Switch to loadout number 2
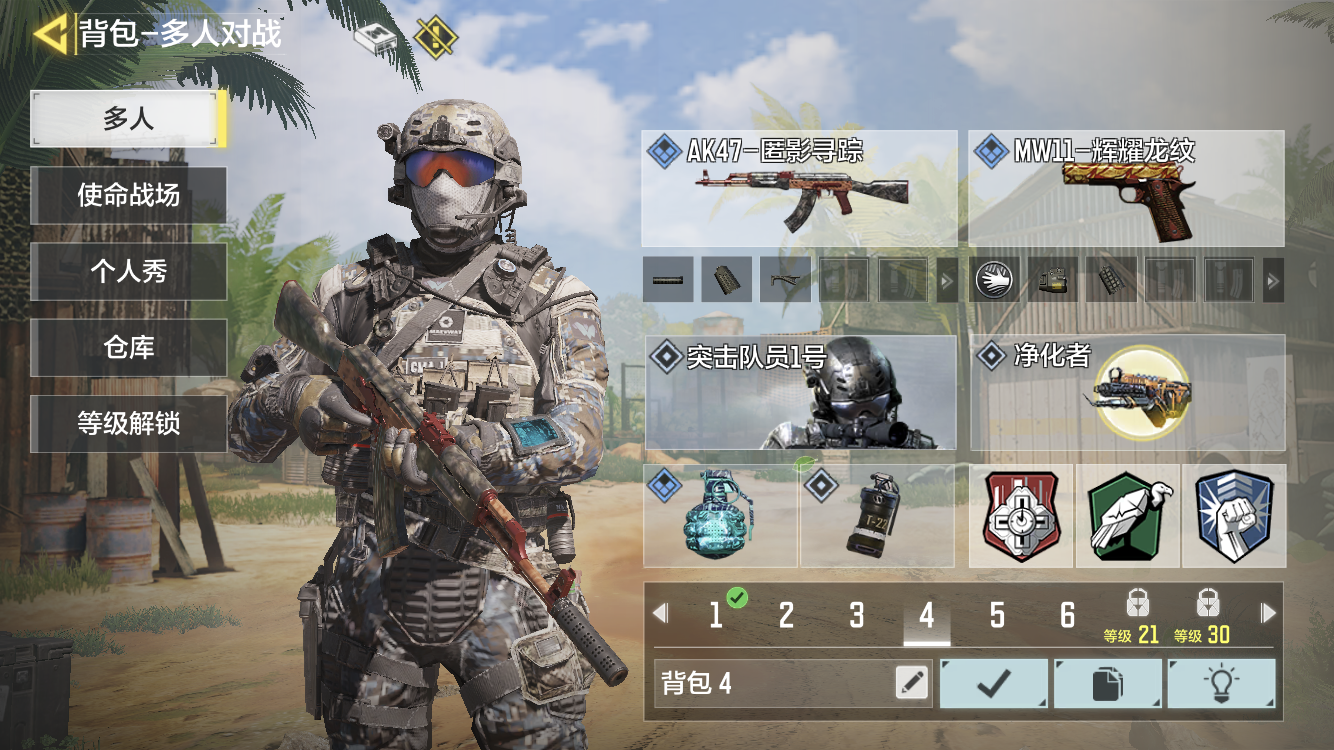The width and height of the screenshot is (1334, 750). pos(786,615)
